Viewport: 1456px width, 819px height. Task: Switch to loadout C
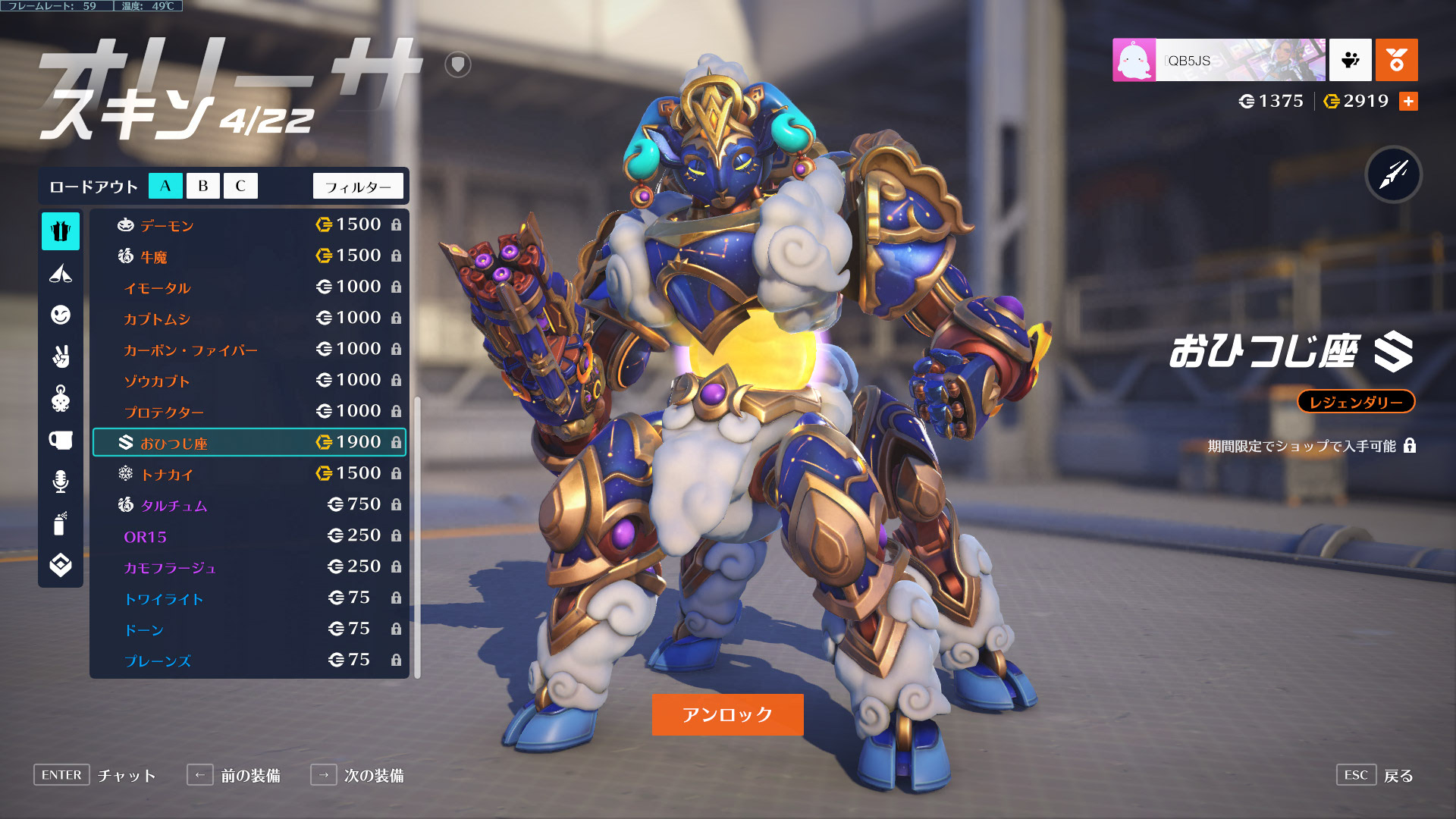[240, 186]
